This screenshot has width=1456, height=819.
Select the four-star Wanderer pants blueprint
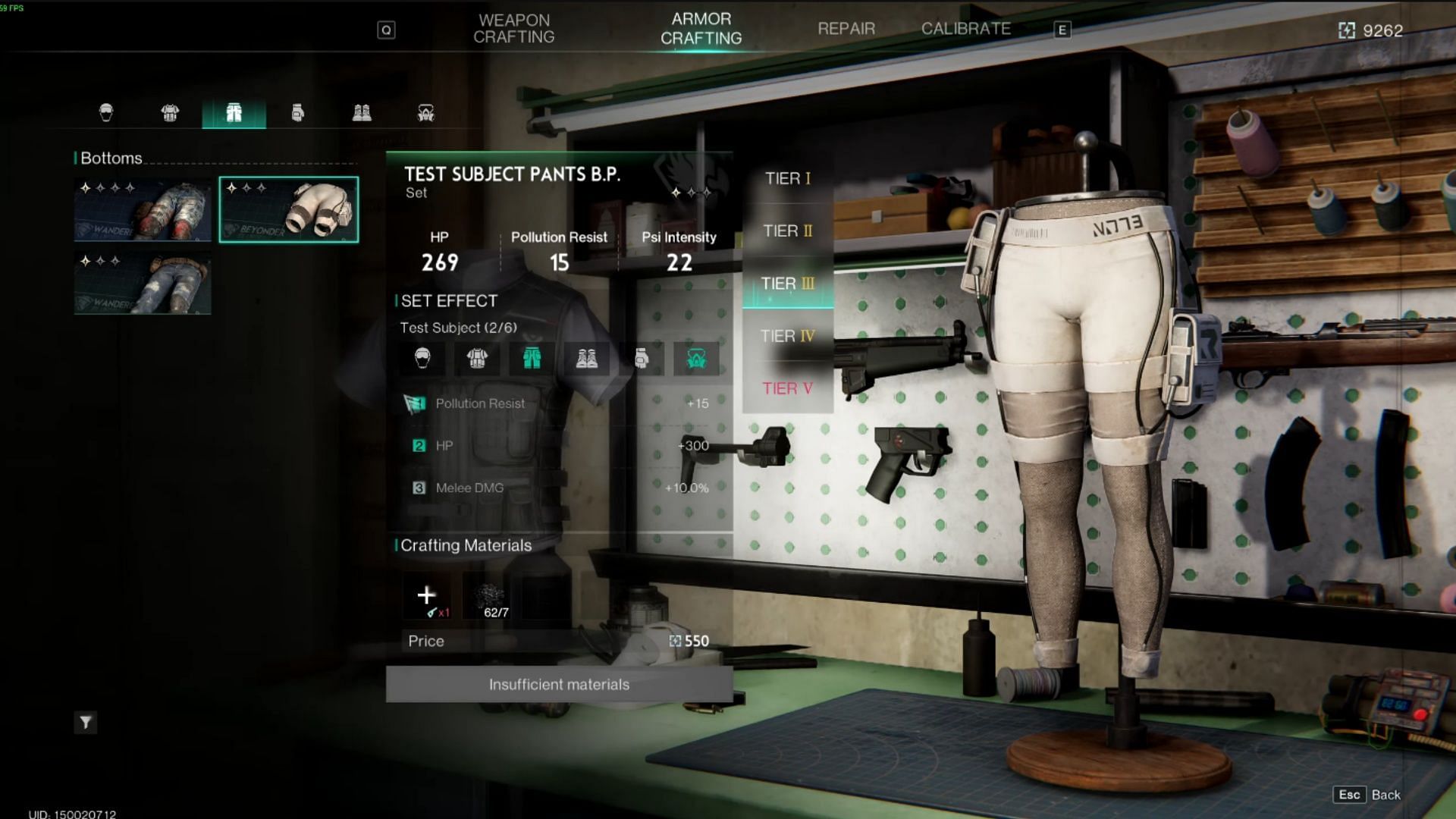click(143, 210)
